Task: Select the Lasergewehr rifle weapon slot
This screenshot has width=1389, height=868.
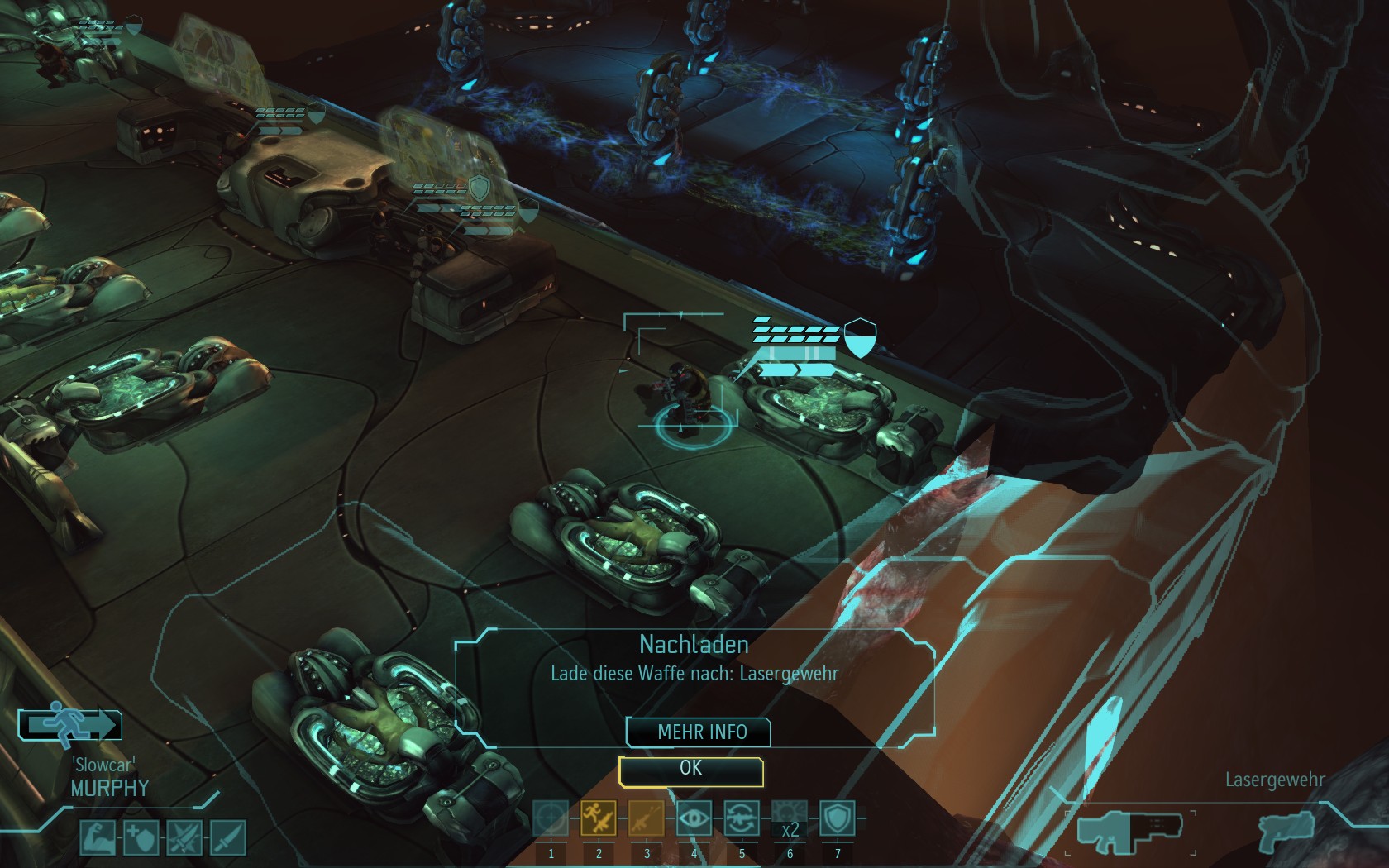Action: pos(1129,829)
